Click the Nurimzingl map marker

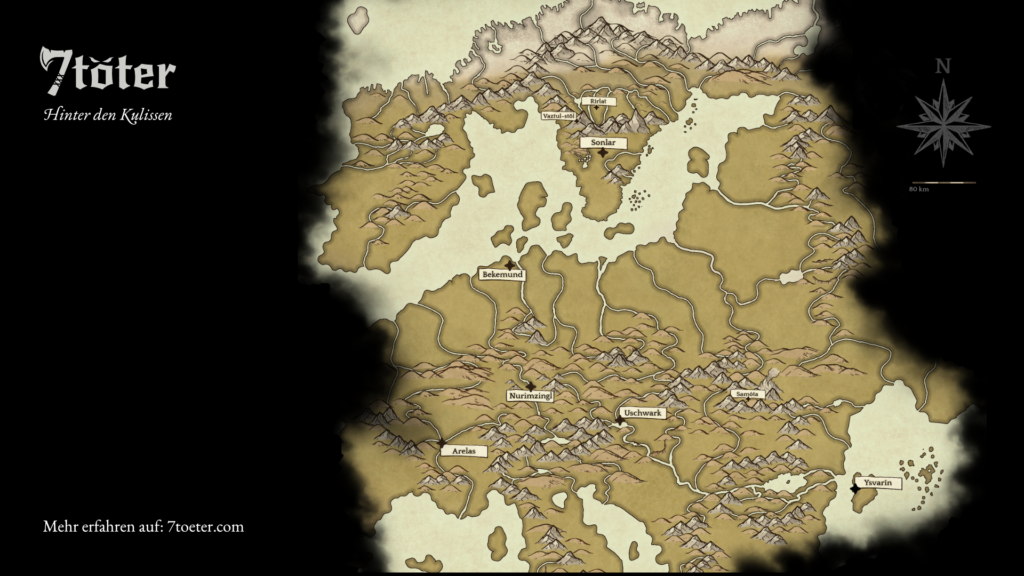pos(531,386)
